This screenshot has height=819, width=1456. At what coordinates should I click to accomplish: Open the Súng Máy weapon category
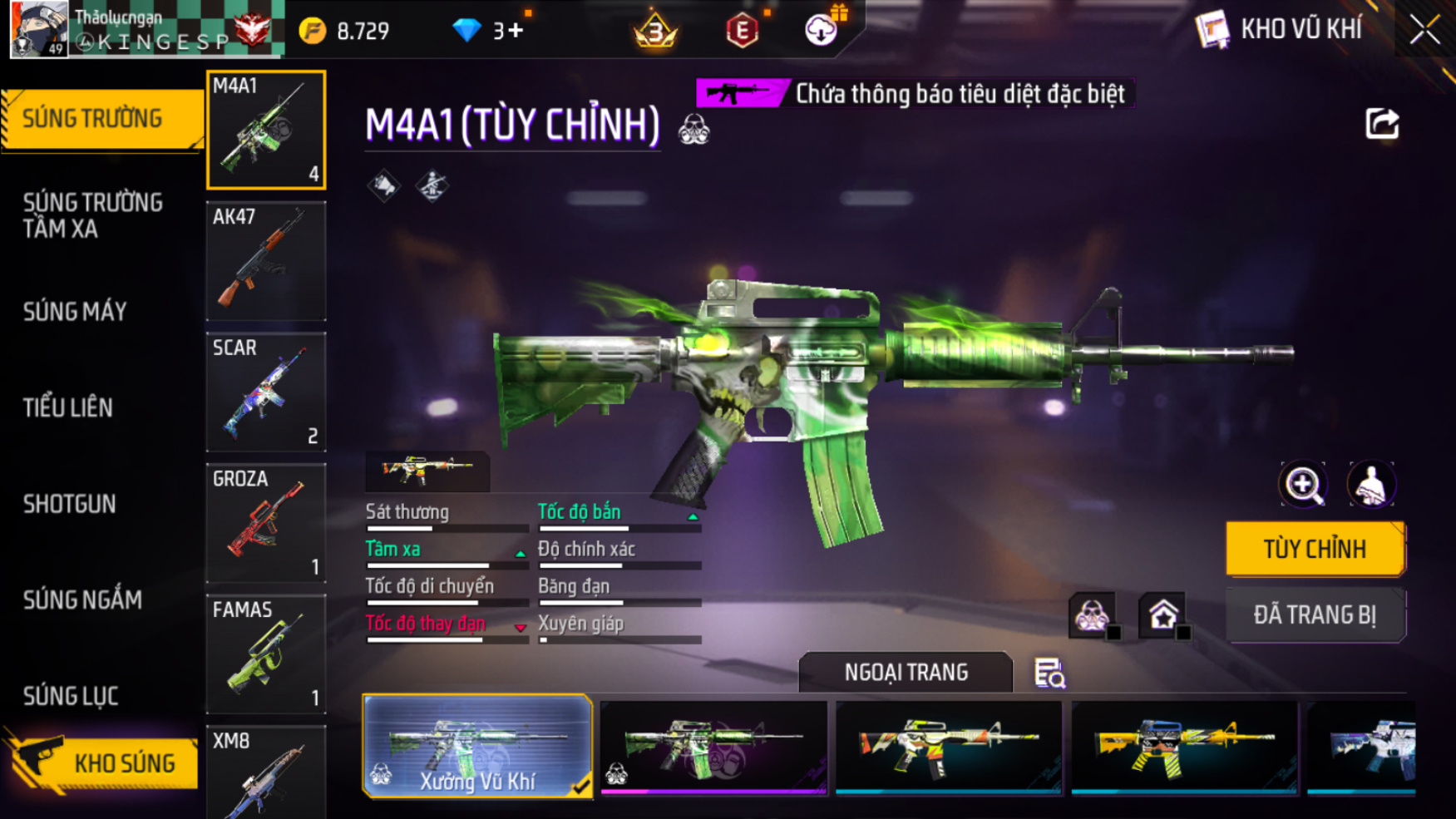[x=75, y=312]
